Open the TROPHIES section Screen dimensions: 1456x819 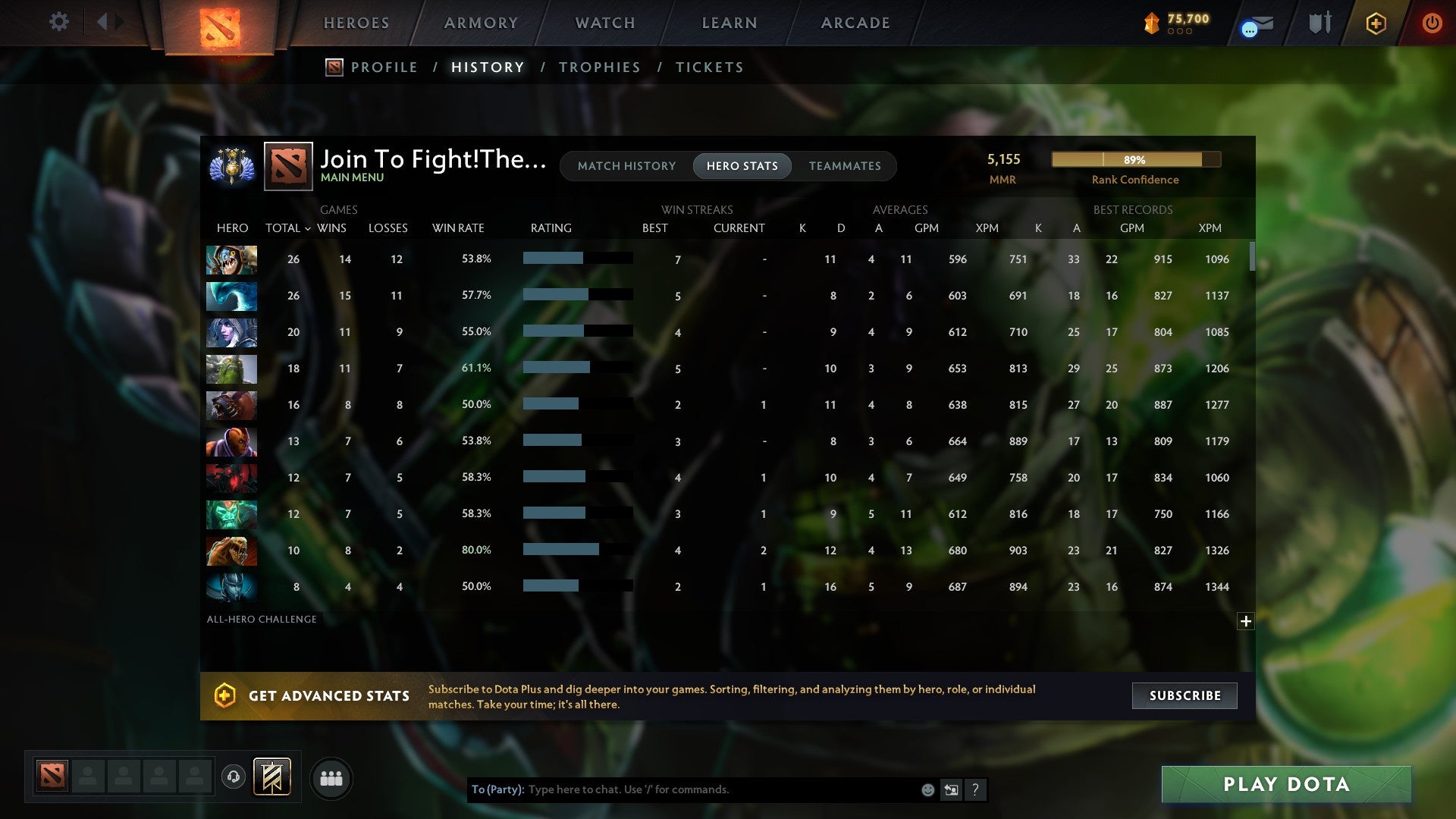click(x=599, y=67)
